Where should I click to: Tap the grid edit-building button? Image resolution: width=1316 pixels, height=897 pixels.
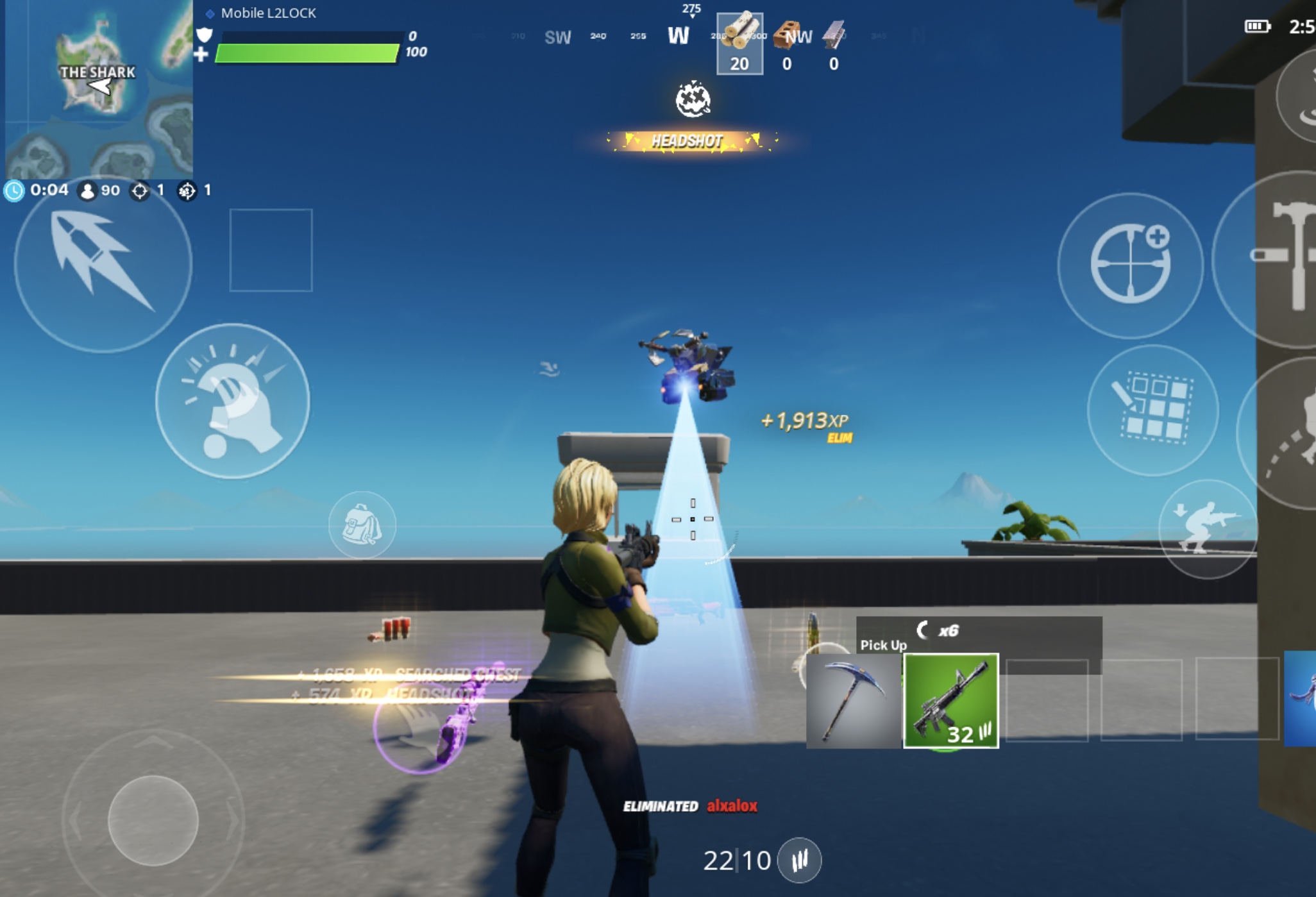[1152, 410]
